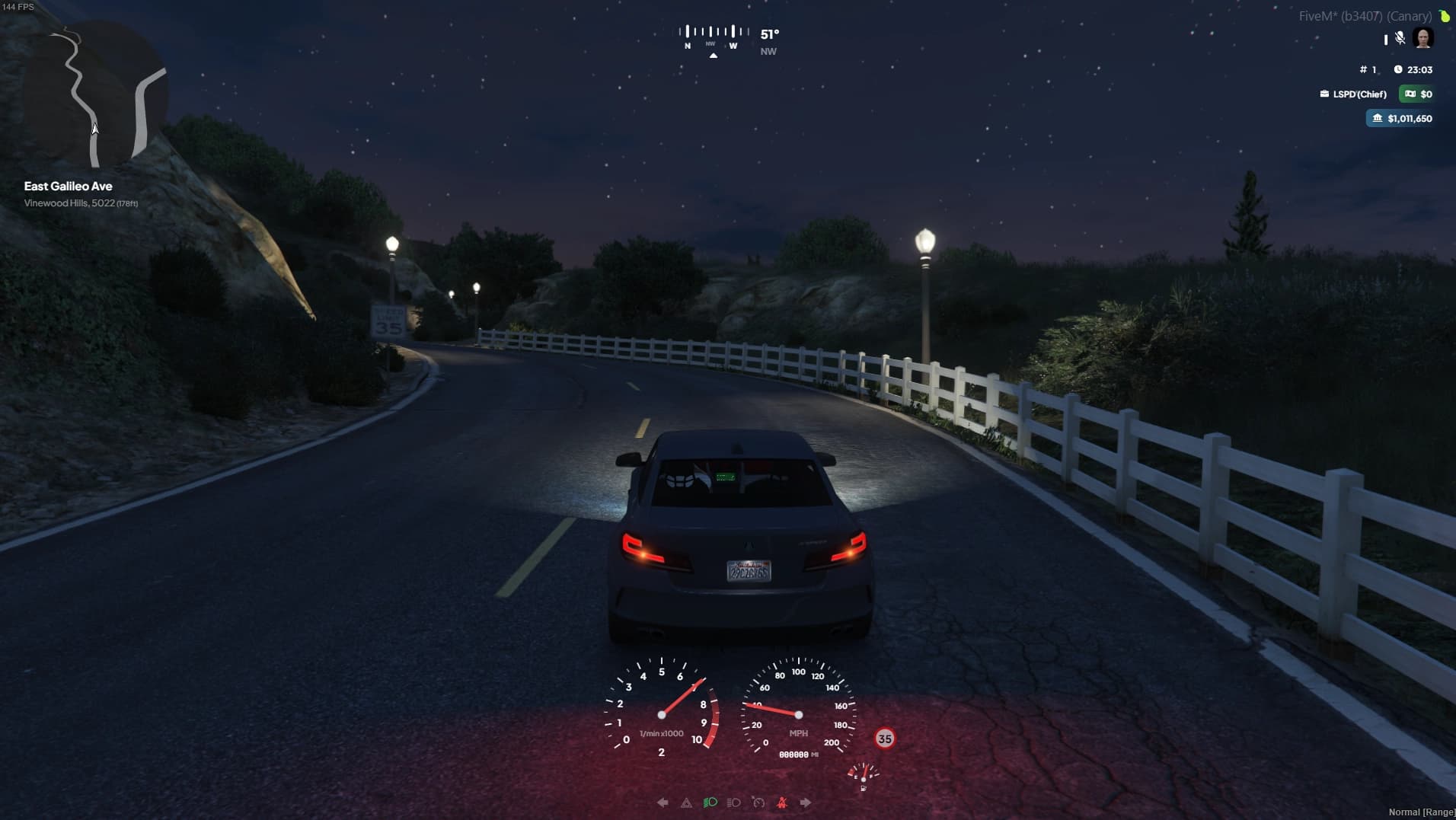1456x820 pixels.
Task: Enable the right turn signal arrow
Action: click(x=805, y=802)
